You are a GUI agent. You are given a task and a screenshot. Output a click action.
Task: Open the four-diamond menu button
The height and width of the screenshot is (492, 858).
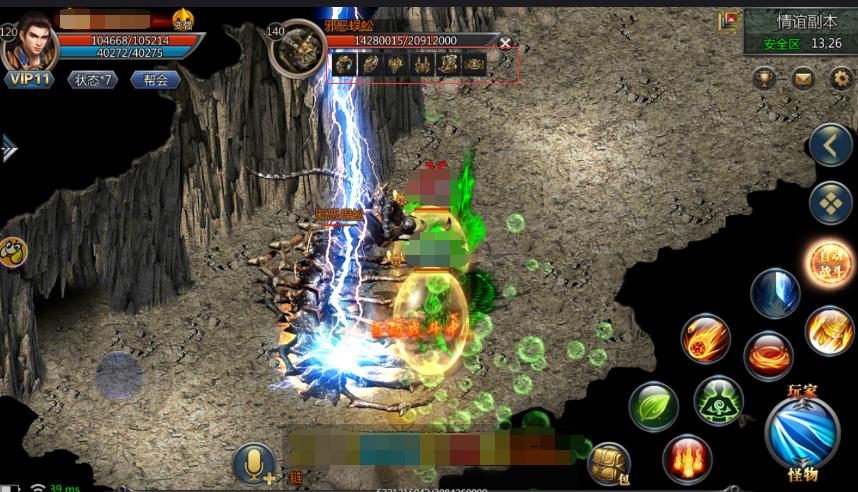pos(830,203)
